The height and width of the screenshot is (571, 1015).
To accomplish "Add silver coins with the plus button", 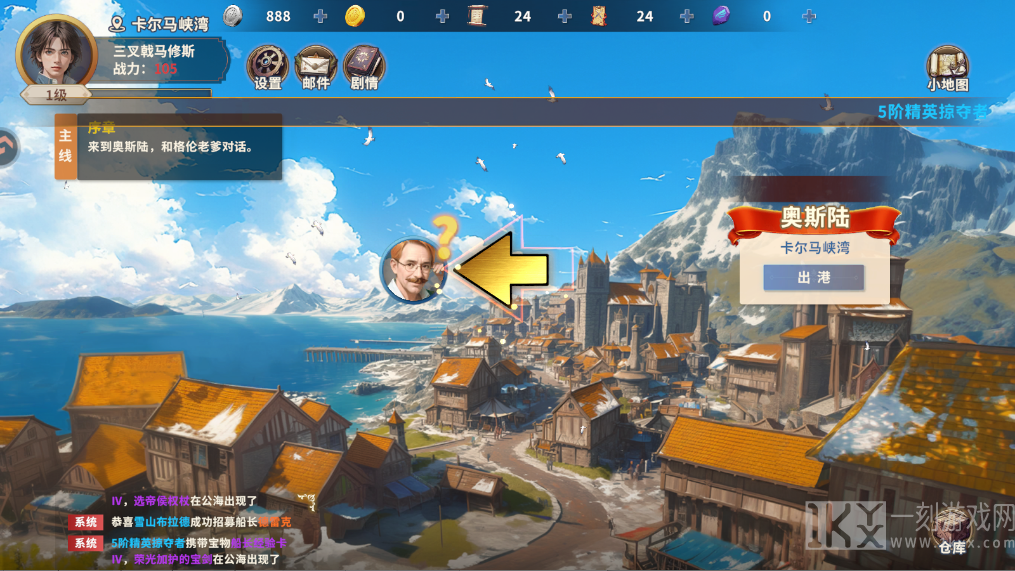I will 320,16.
